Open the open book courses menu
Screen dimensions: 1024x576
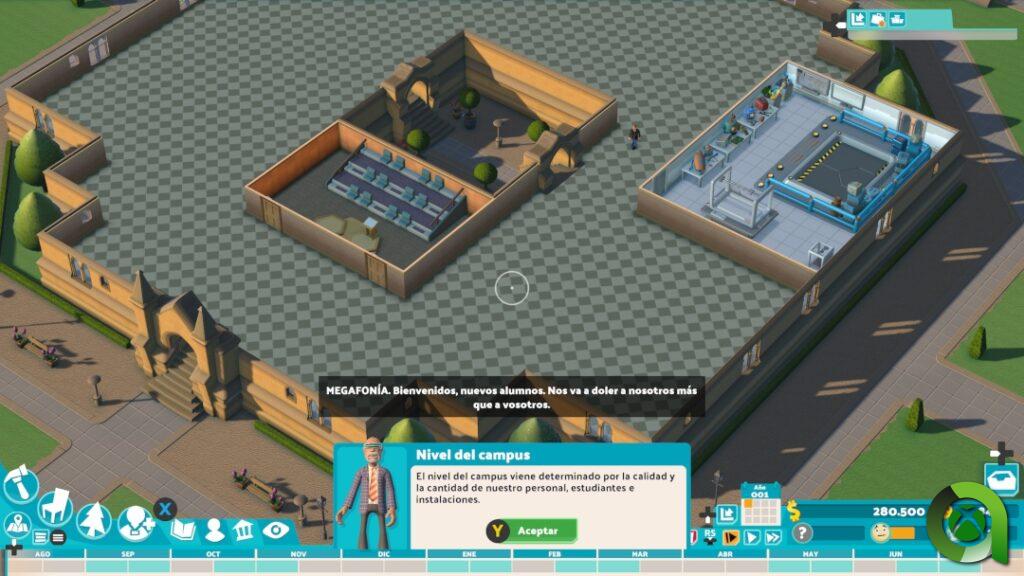[x=183, y=529]
